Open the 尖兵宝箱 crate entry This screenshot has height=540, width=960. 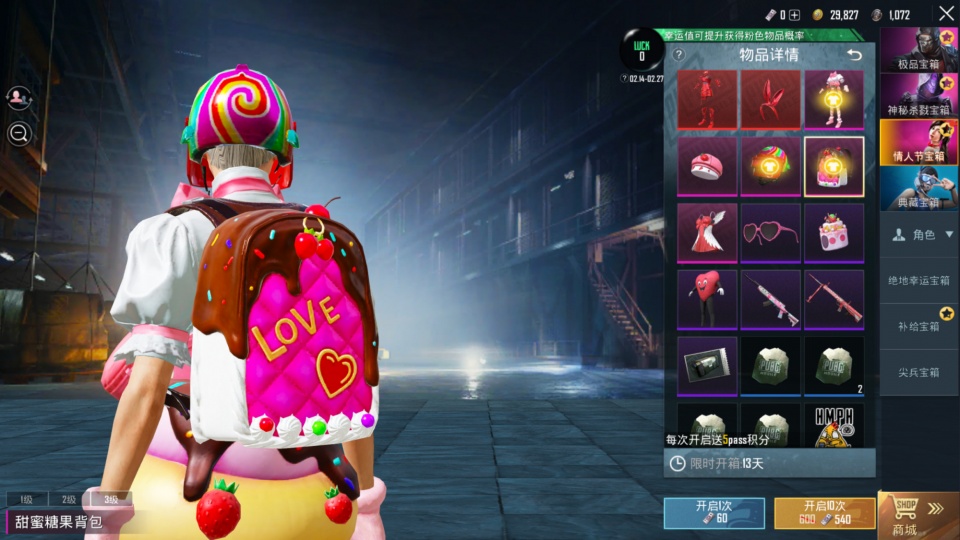(918, 373)
